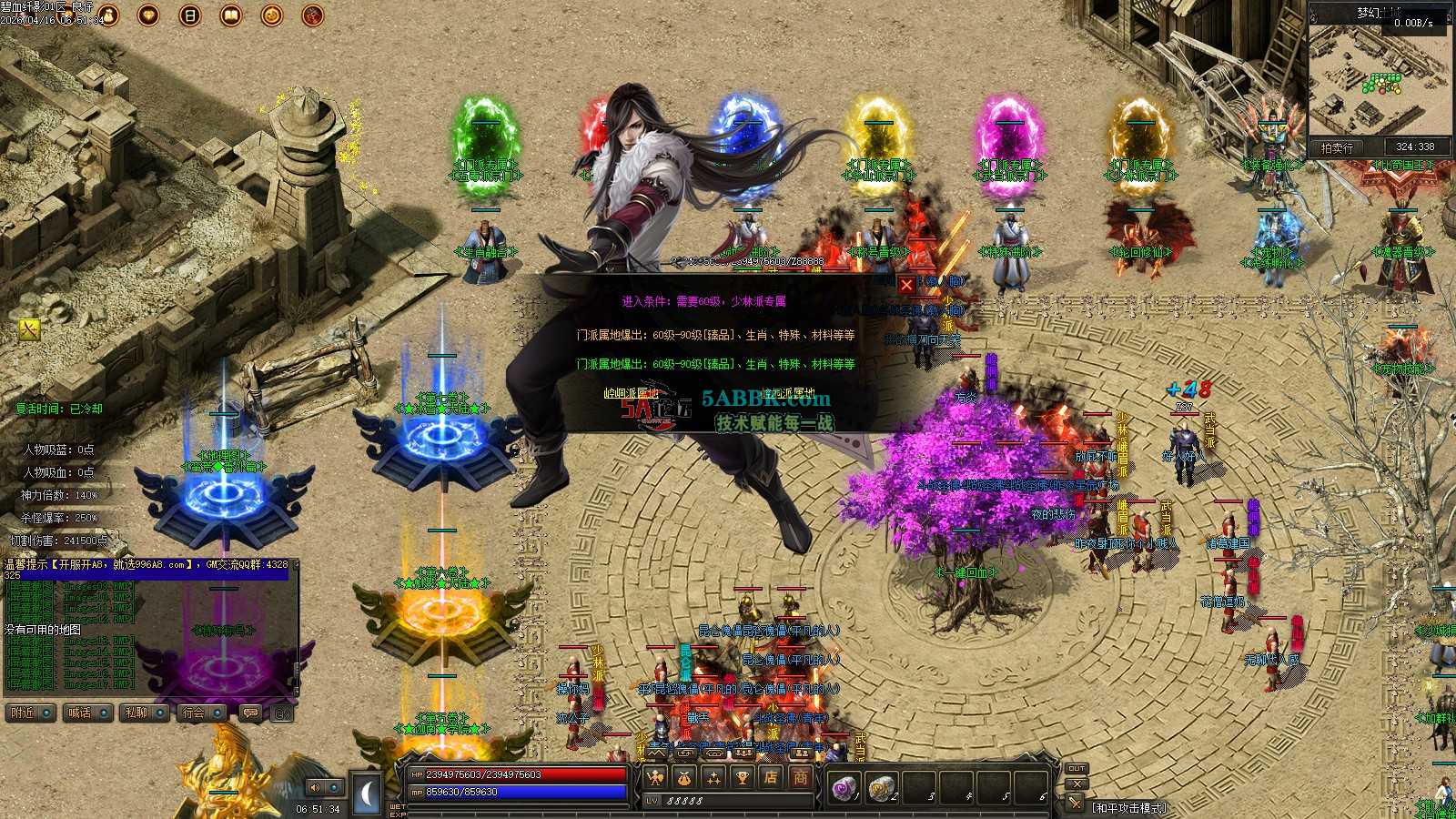This screenshot has width=1456, height=819.
Task: Open the open-book icon in top bar
Action: 231,15
